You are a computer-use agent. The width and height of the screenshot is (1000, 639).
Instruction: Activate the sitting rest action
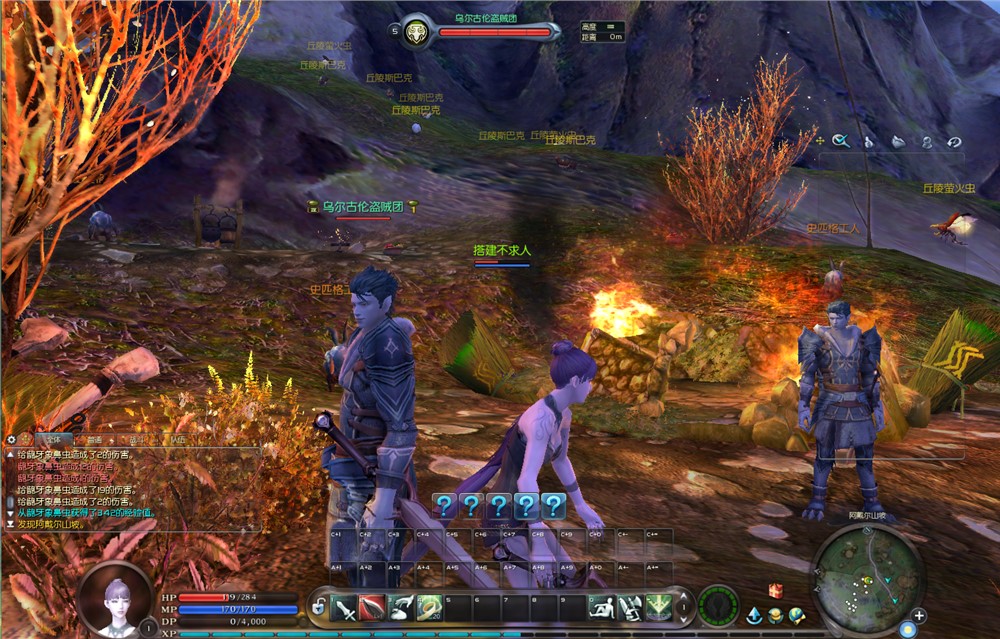(602, 606)
